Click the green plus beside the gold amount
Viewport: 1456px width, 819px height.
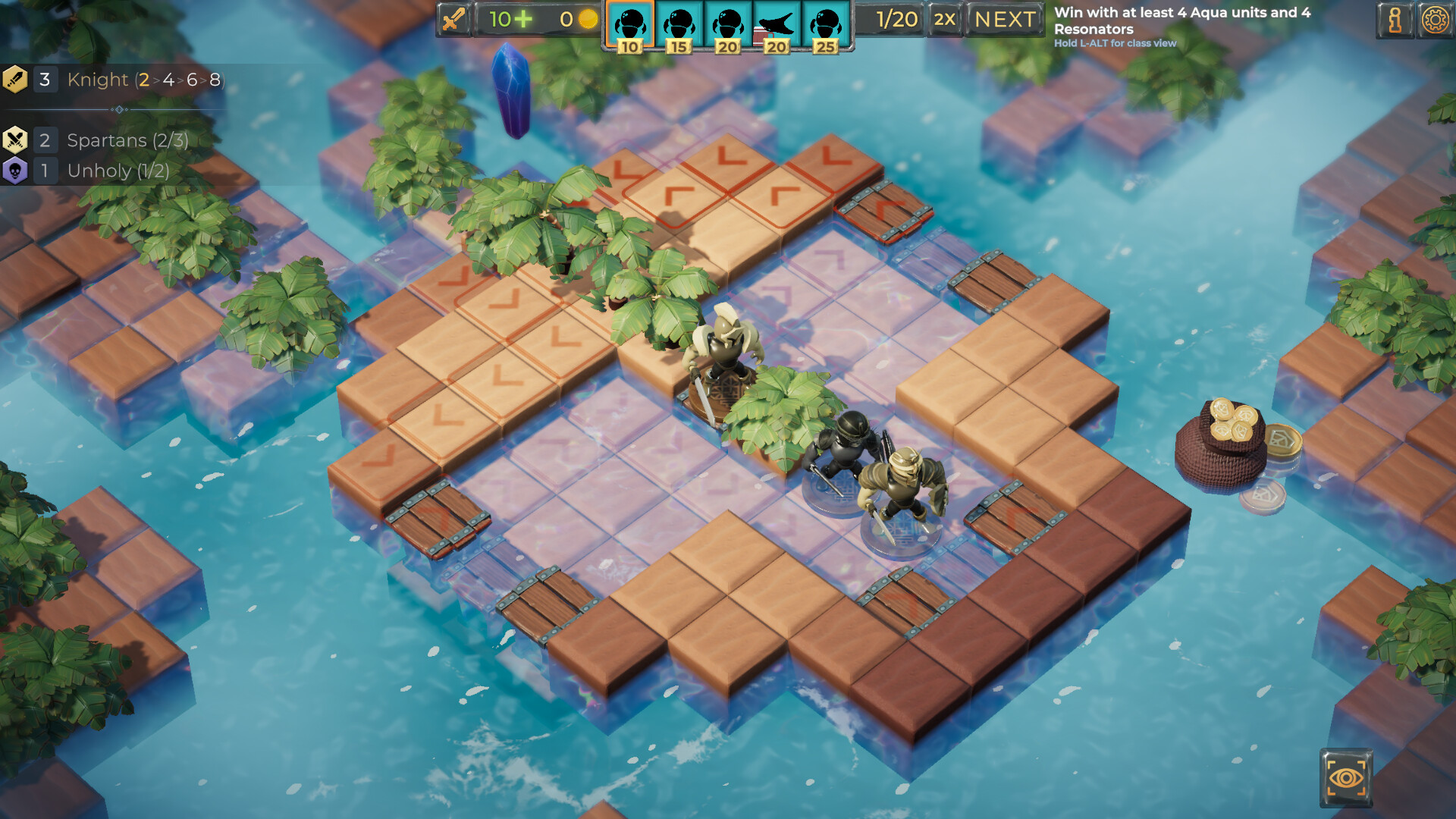pos(524,19)
